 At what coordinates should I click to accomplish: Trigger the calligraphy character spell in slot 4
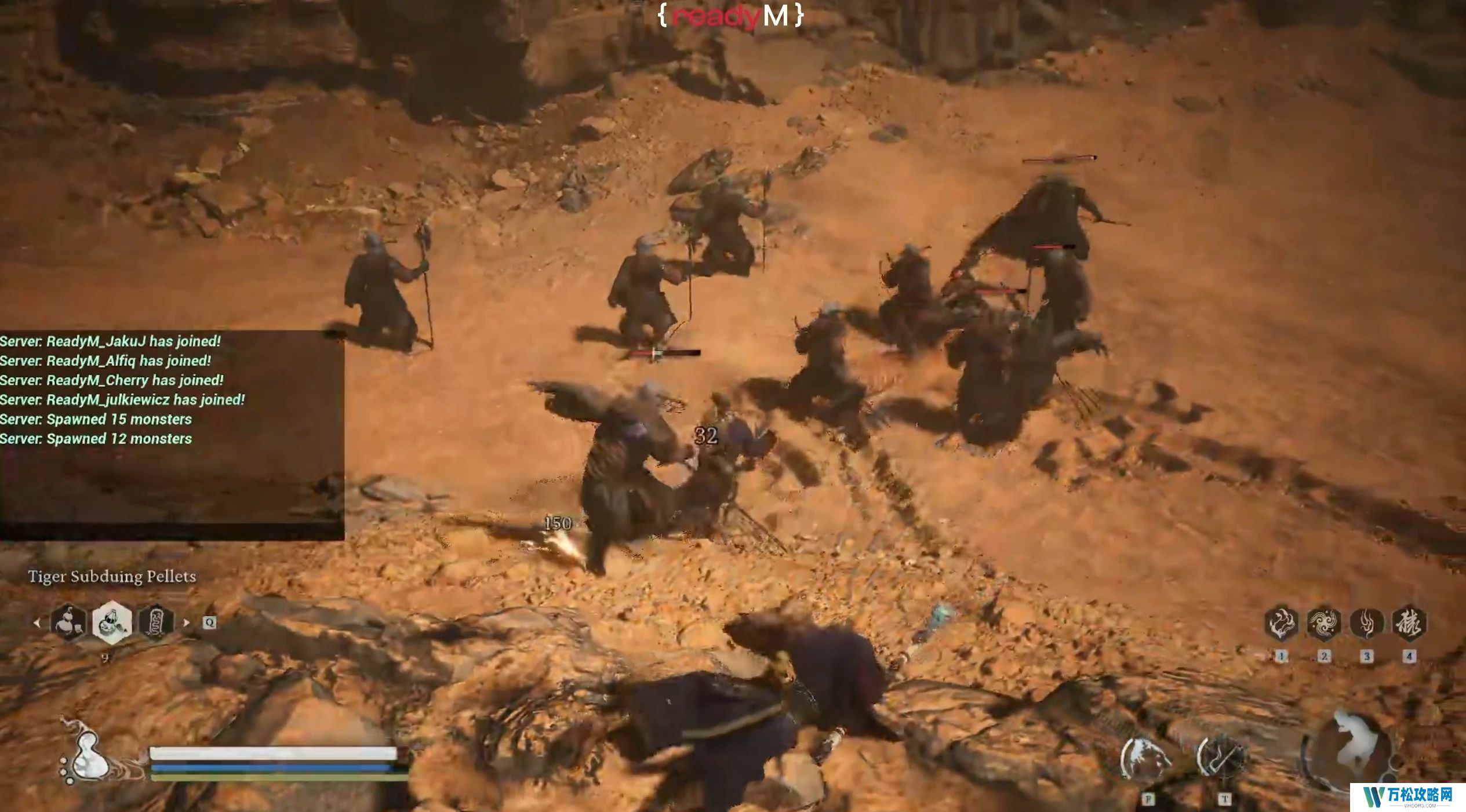[1409, 624]
